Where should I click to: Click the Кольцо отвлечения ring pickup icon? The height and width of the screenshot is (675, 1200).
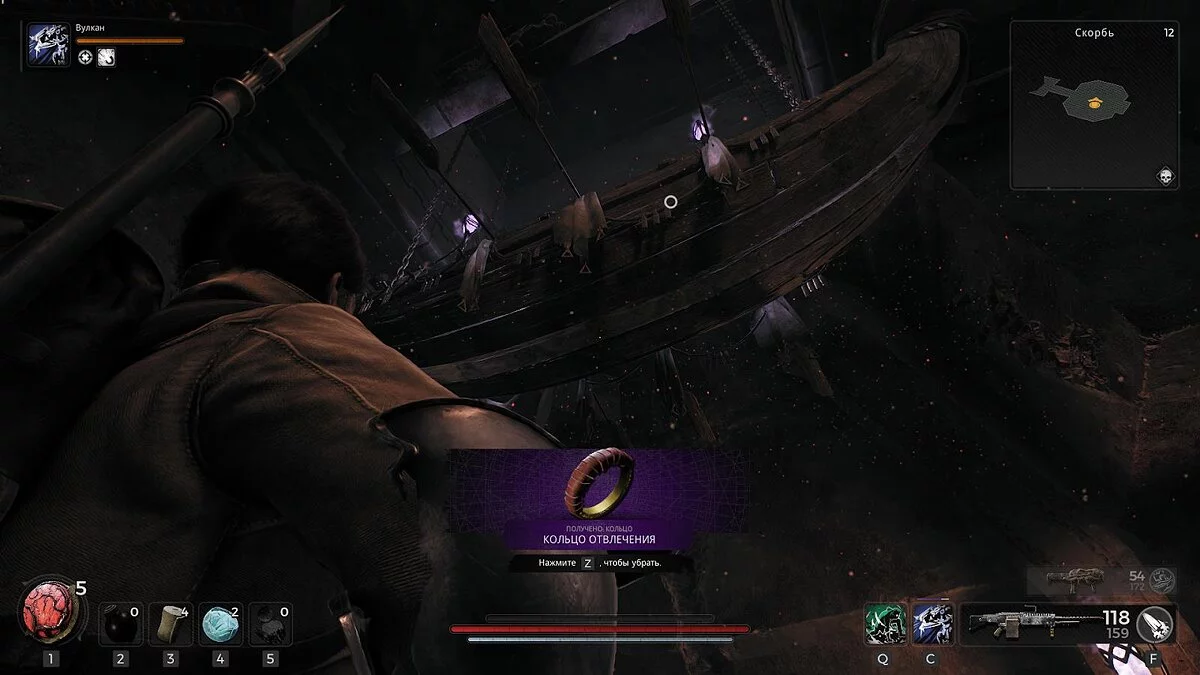pyautogui.click(x=600, y=482)
